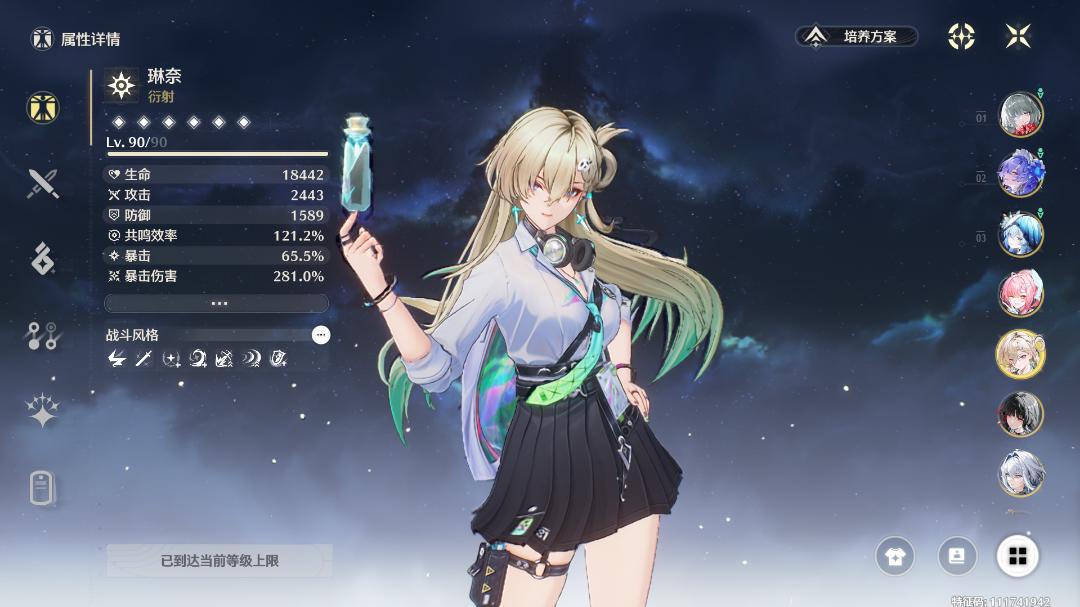Viewport: 1080px width, 607px height.
Task: Show 战斗风格 combat style details
Action: tap(320, 335)
